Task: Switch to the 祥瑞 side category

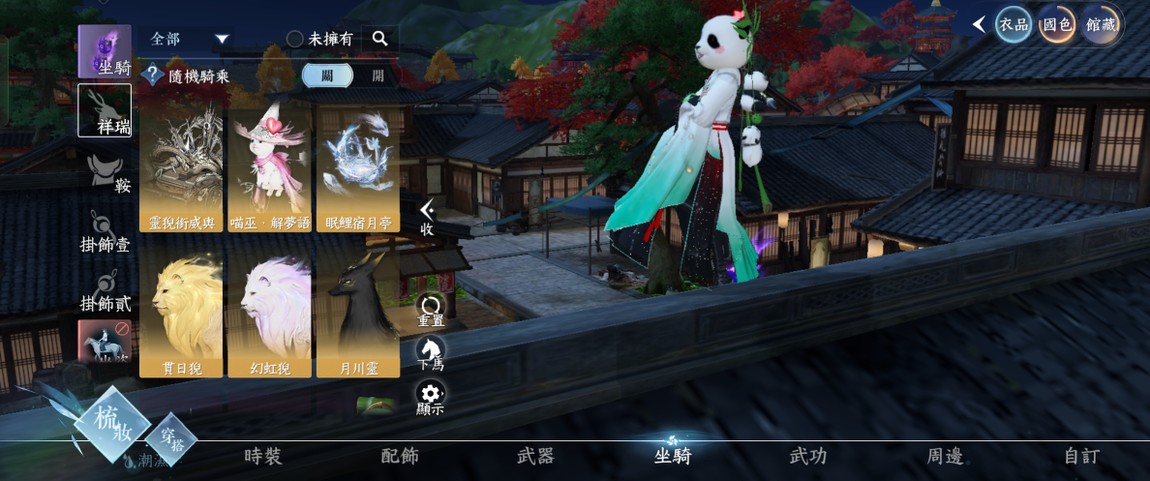Action: (x=105, y=110)
